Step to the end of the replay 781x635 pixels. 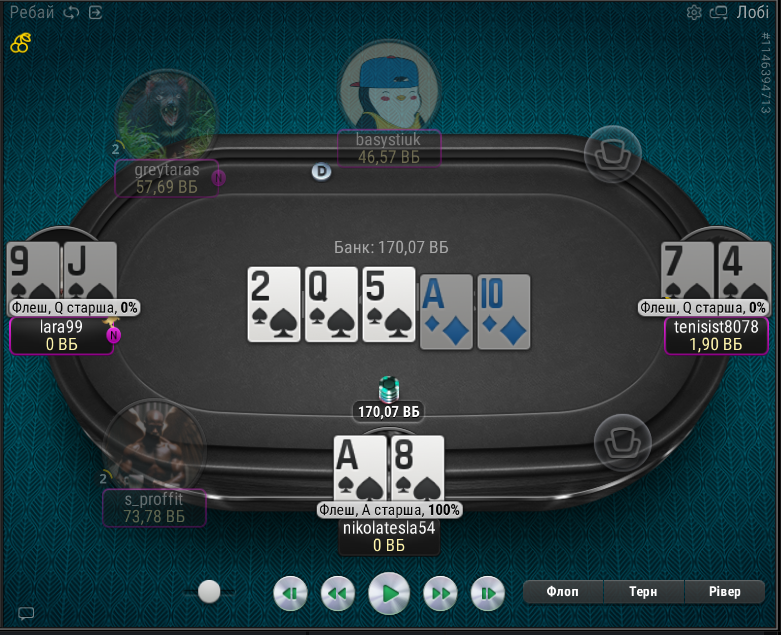pyautogui.click(x=487, y=593)
